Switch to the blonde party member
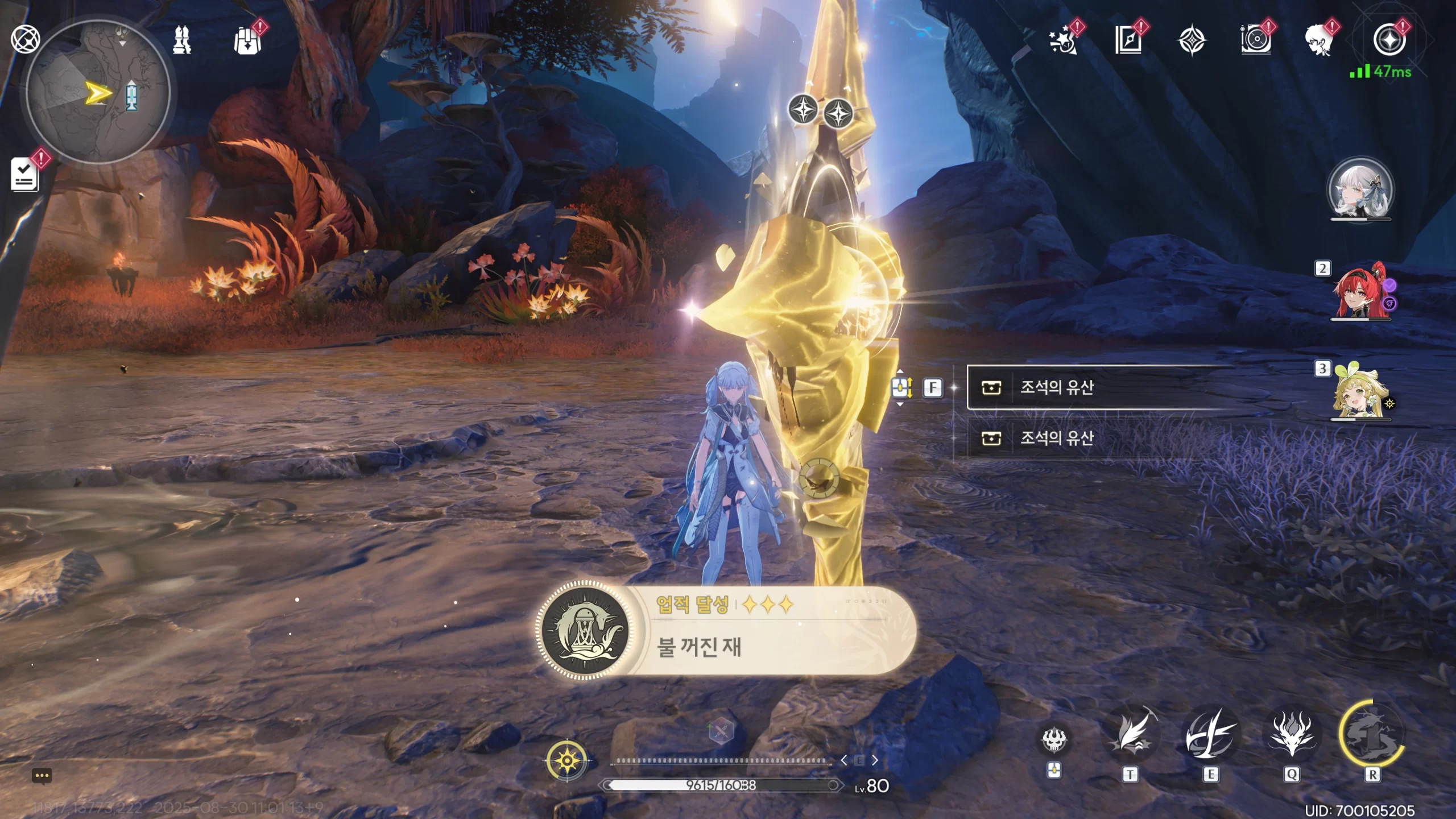1456x819 pixels. point(1360,392)
